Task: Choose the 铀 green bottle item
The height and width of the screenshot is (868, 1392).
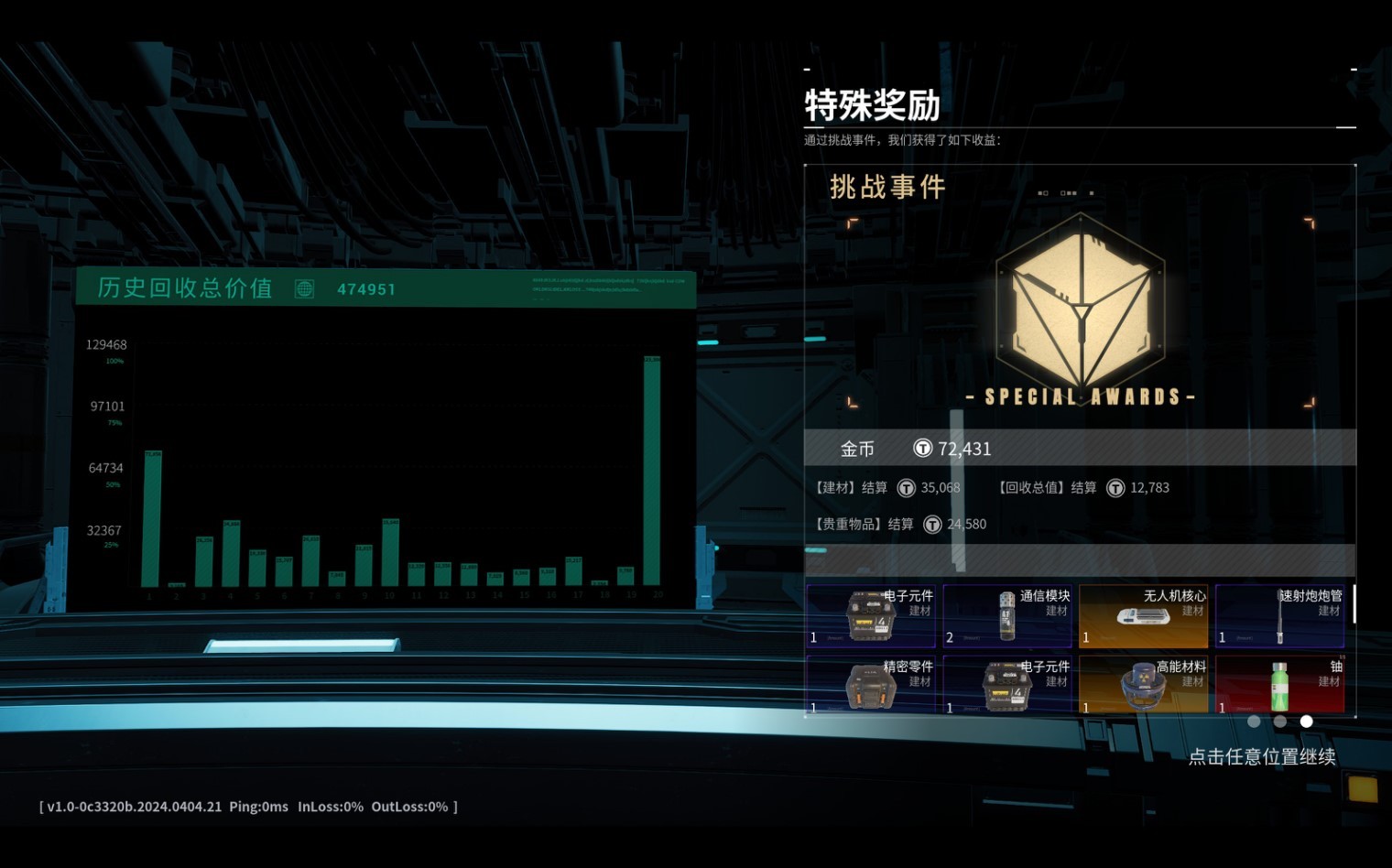Action: (x=1279, y=685)
